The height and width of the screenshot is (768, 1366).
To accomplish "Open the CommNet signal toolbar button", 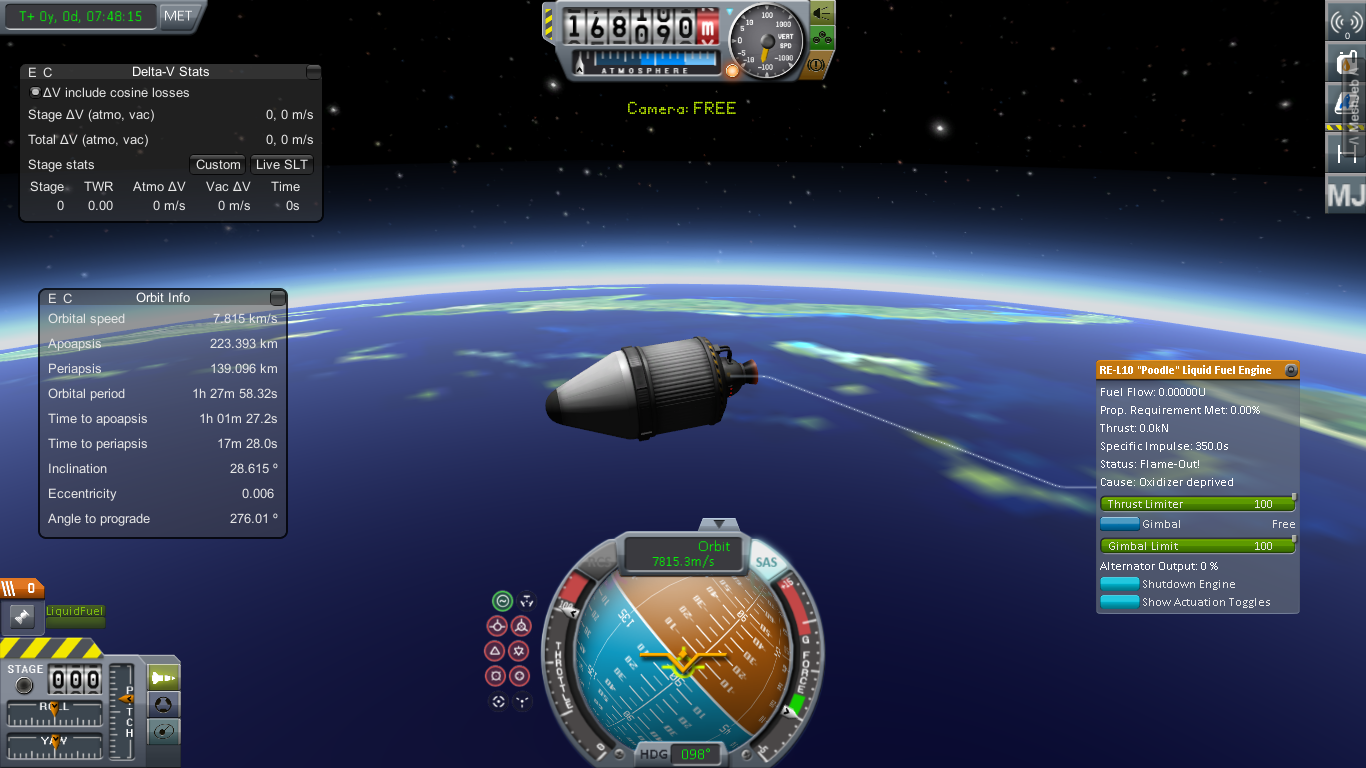I will point(1346,22).
